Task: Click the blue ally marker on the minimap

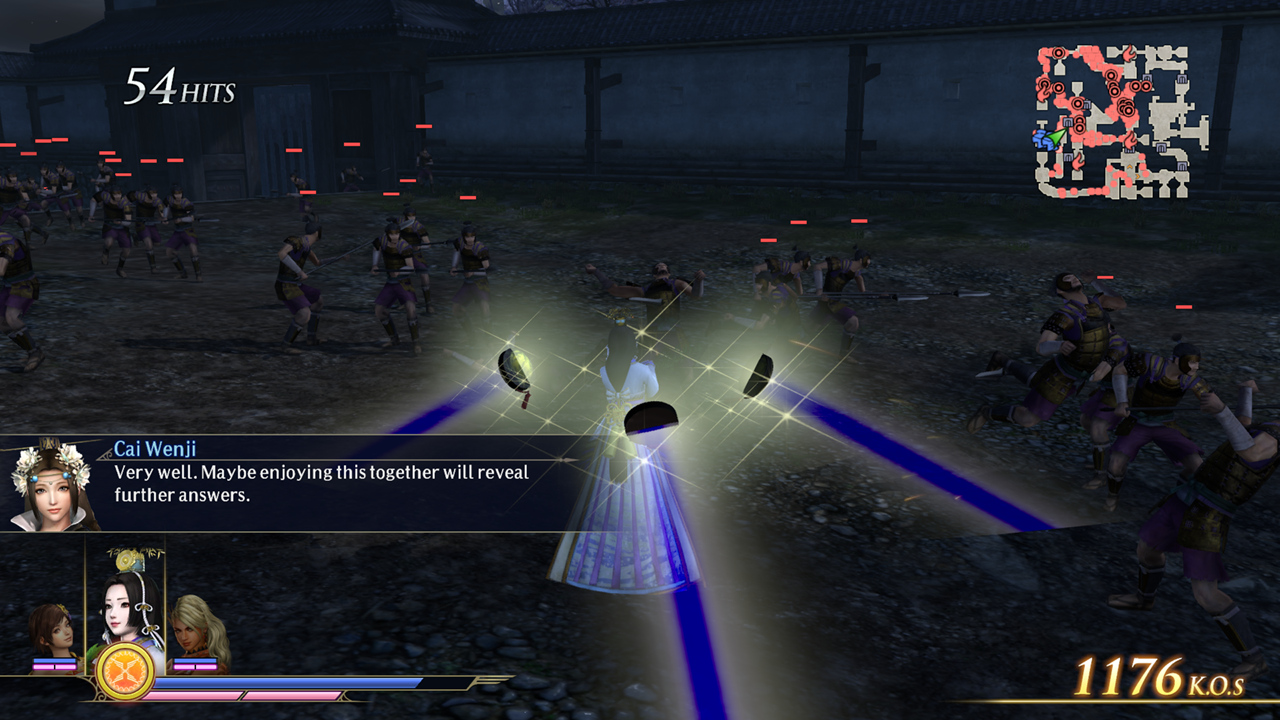Action: pyautogui.click(x=1041, y=139)
